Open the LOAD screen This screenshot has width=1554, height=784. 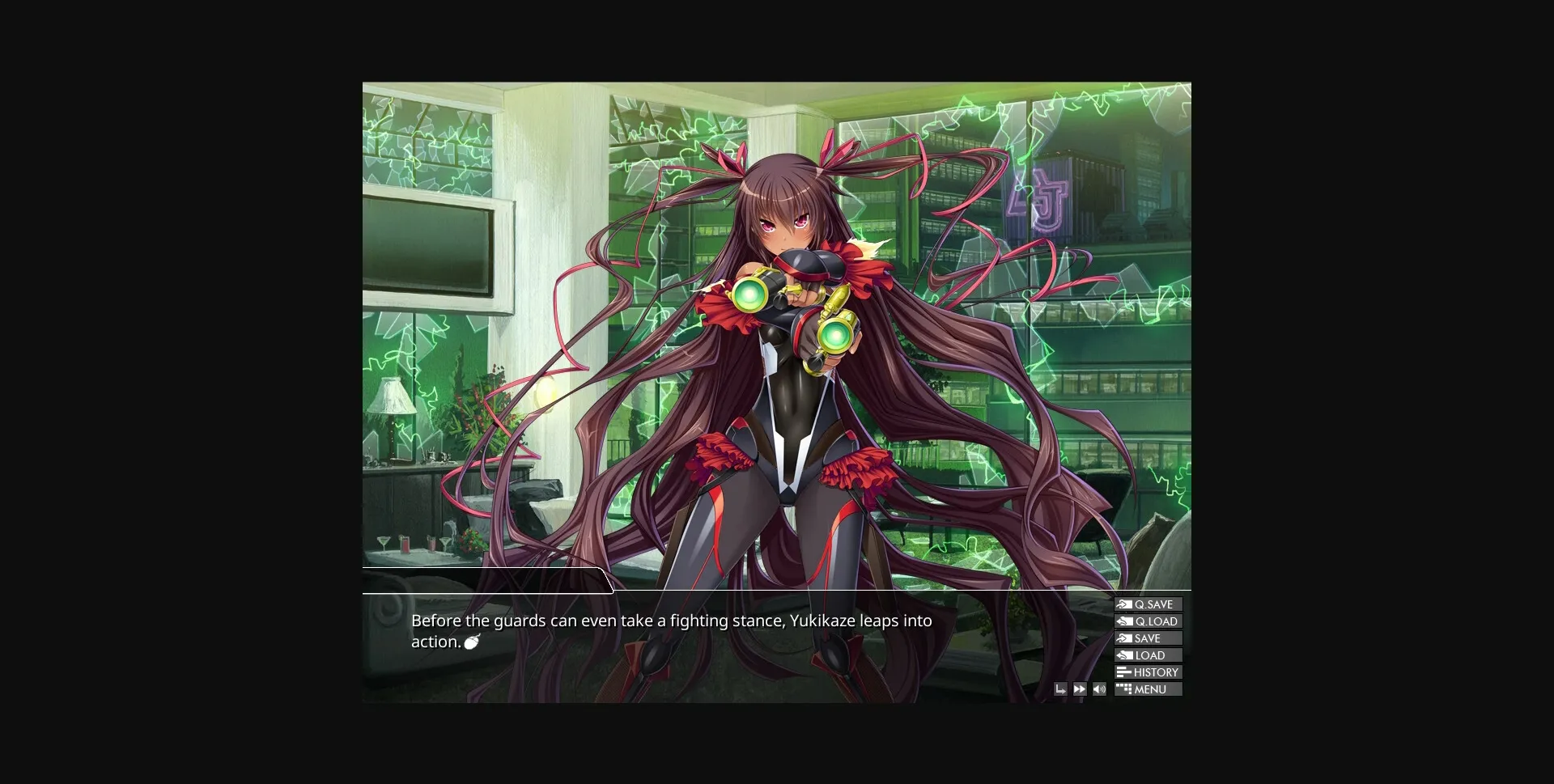pyautogui.click(x=1148, y=655)
